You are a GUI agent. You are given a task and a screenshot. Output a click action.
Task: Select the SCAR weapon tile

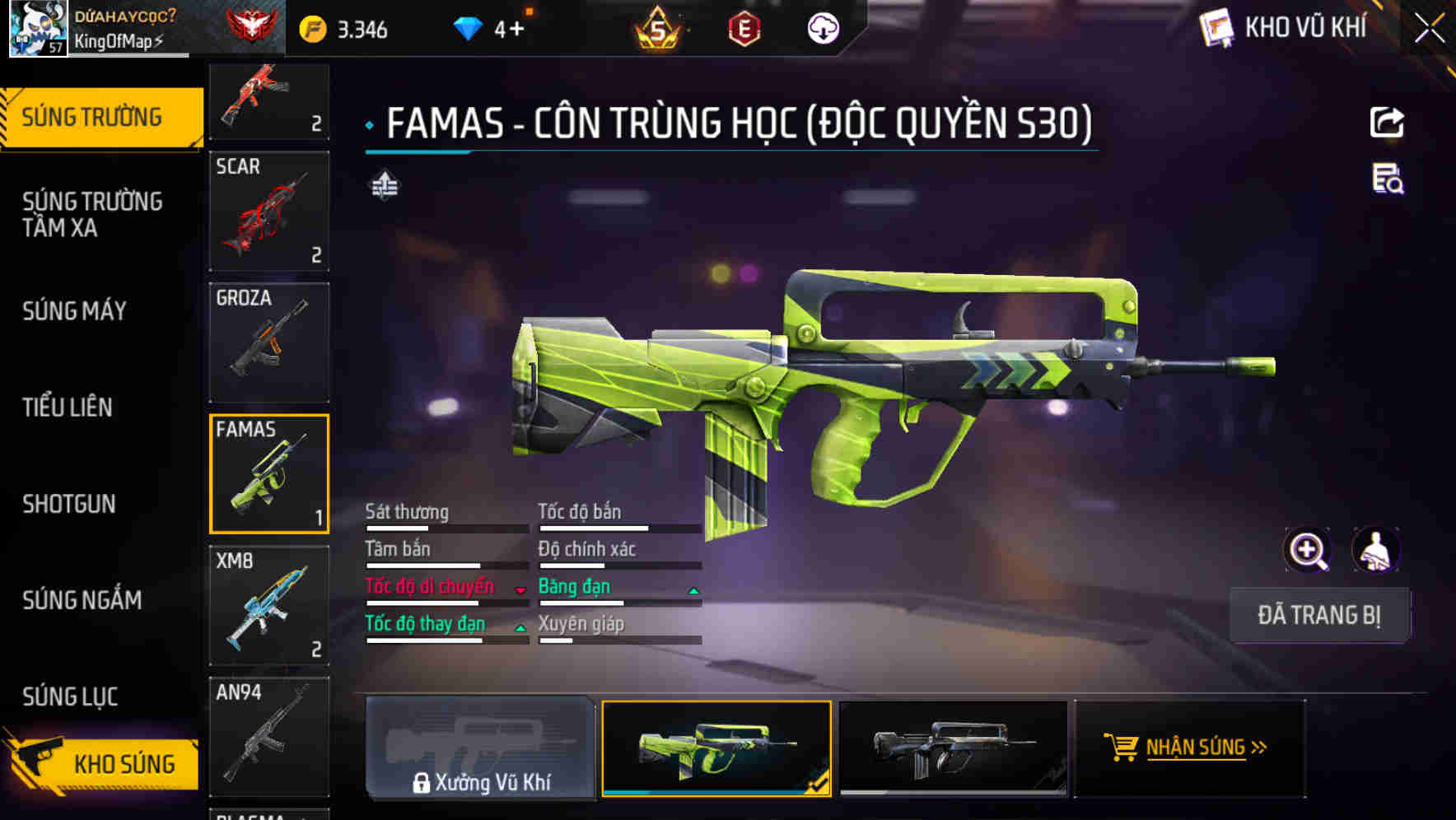click(269, 211)
